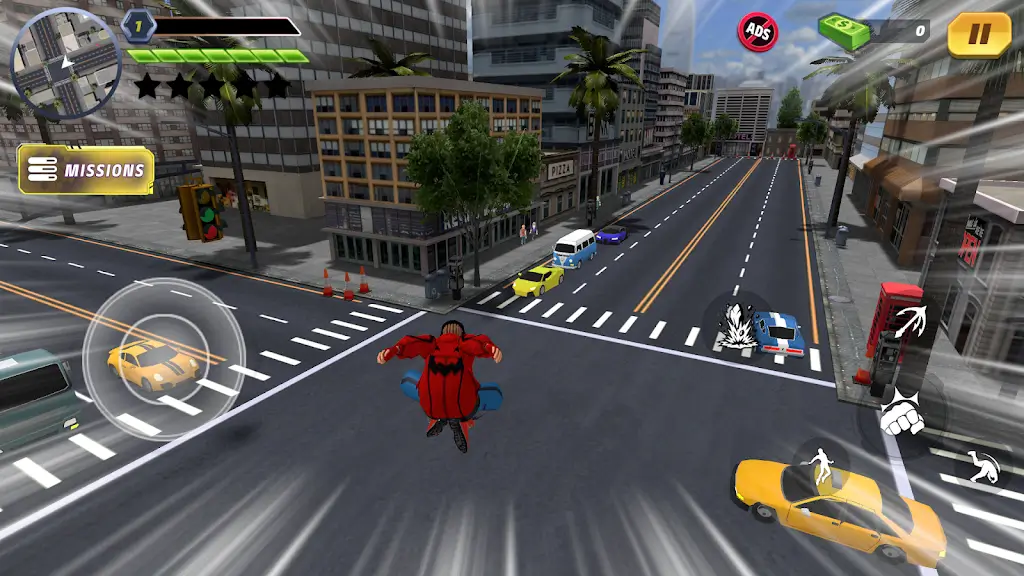Tap the jumping figure action button
The image size is (1024, 576).
tap(820, 467)
